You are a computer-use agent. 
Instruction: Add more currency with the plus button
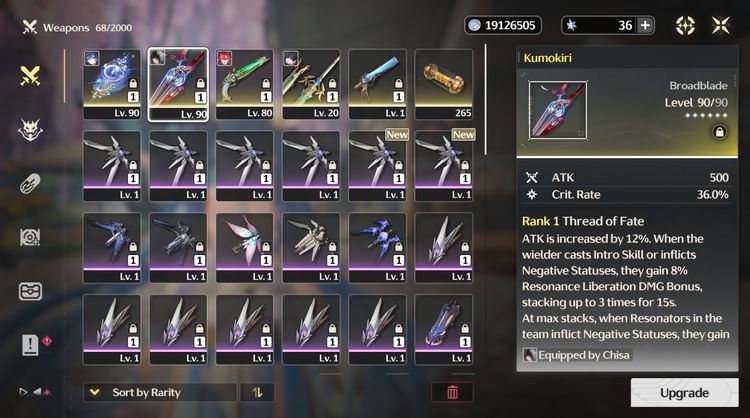tap(645, 25)
